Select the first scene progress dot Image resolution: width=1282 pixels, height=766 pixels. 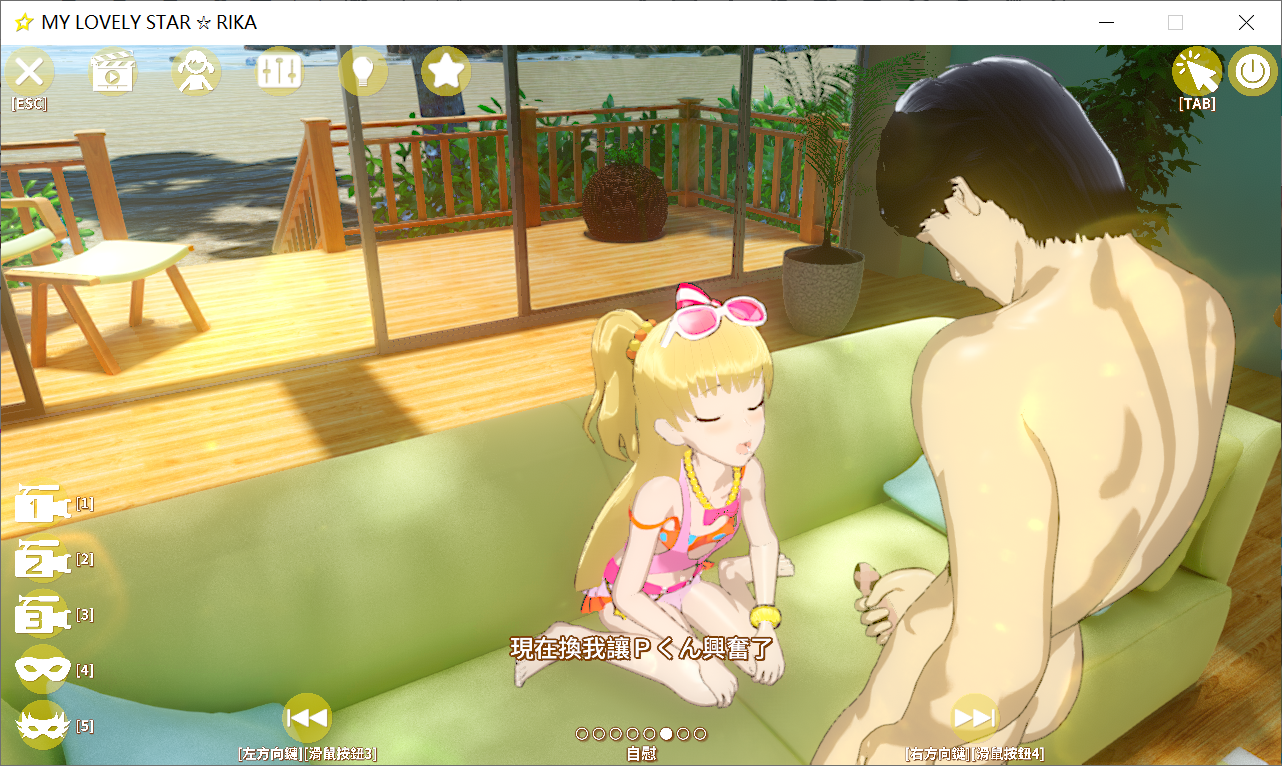(582, 733)
